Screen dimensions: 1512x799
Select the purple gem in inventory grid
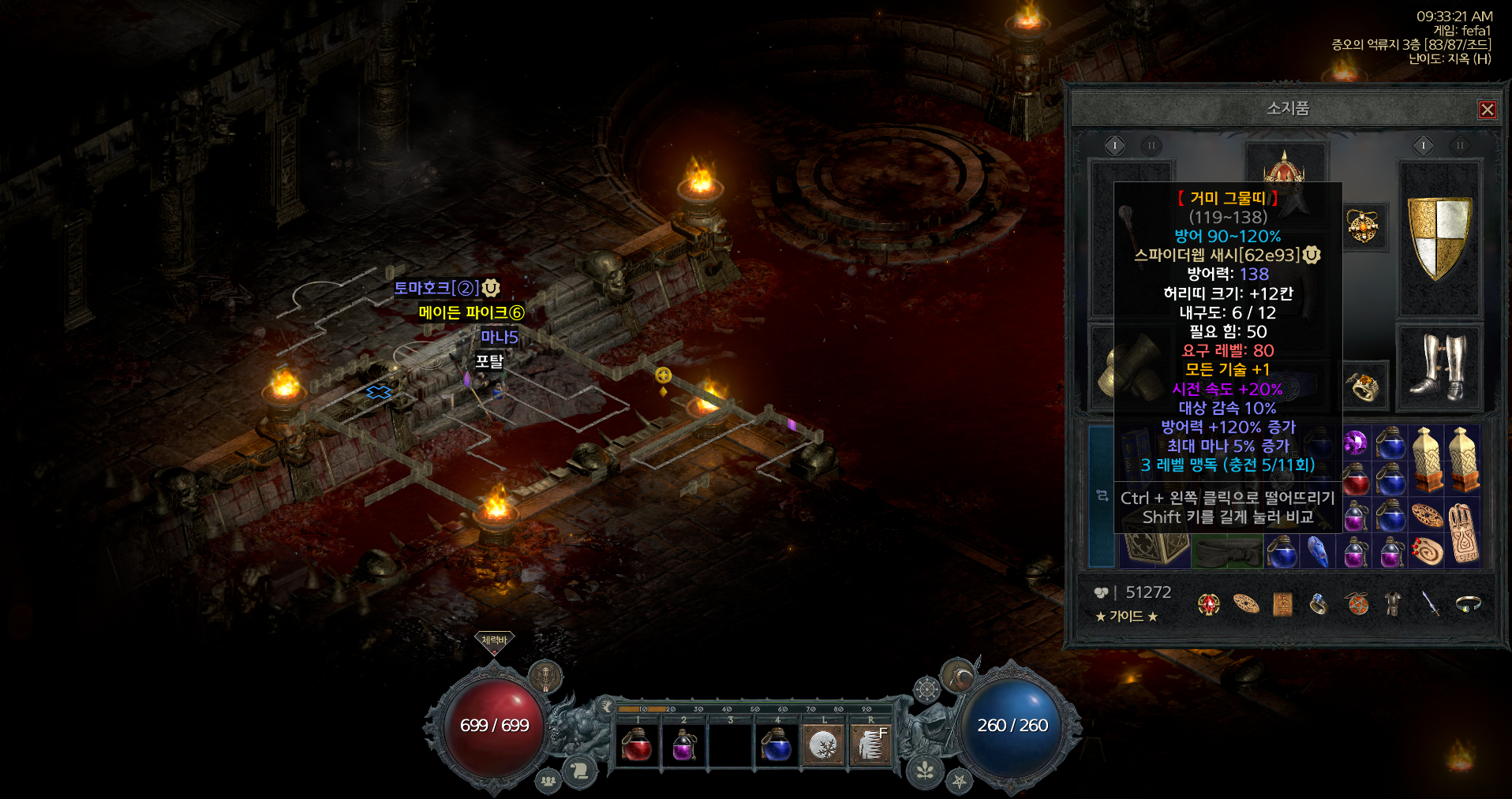coord(1355,443)
